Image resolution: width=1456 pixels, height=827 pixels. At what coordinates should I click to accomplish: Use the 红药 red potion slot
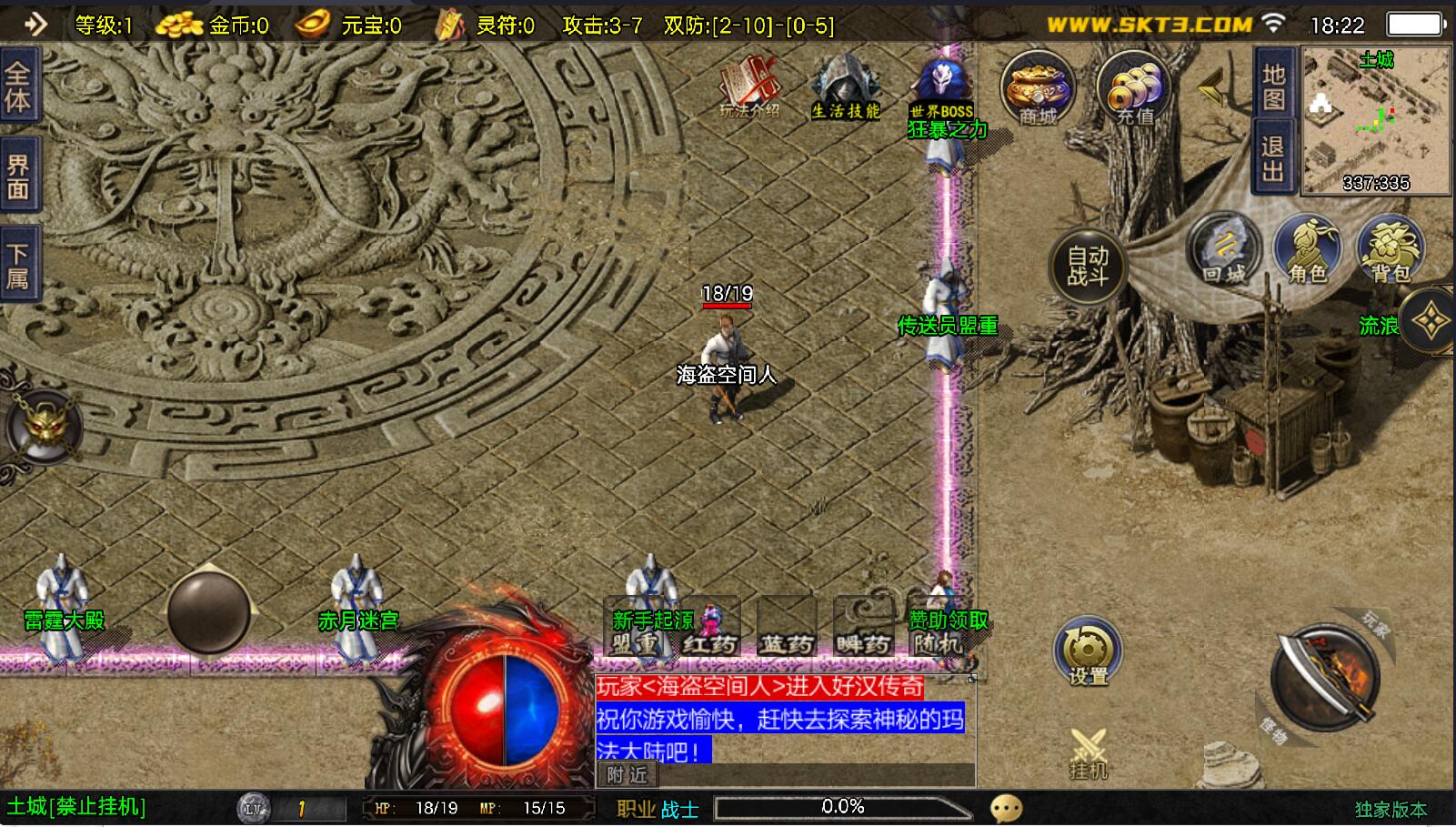[710, 628]
